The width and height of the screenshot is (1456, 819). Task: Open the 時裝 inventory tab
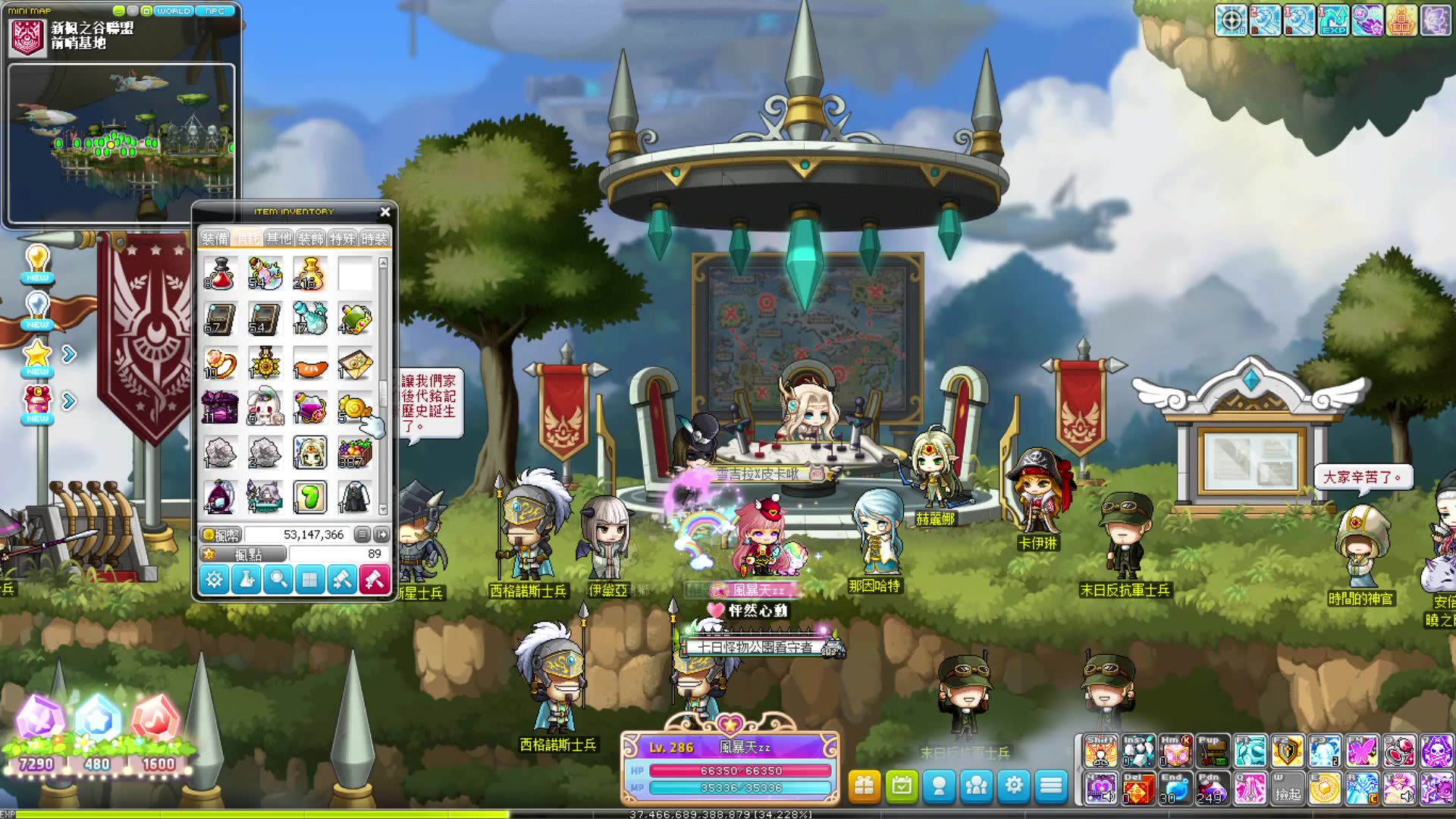coord(374,239)
